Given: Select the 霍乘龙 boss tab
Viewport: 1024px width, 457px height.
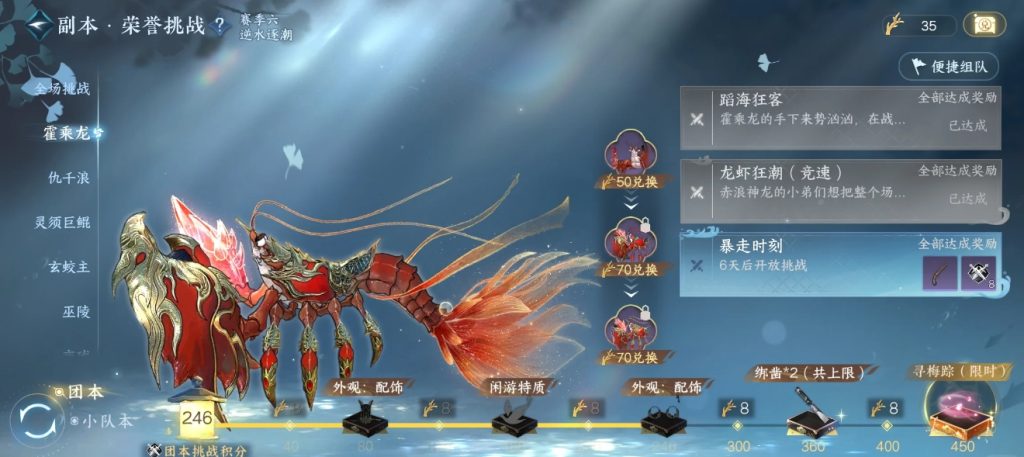Looking at the screenshot, I should 68,133.
